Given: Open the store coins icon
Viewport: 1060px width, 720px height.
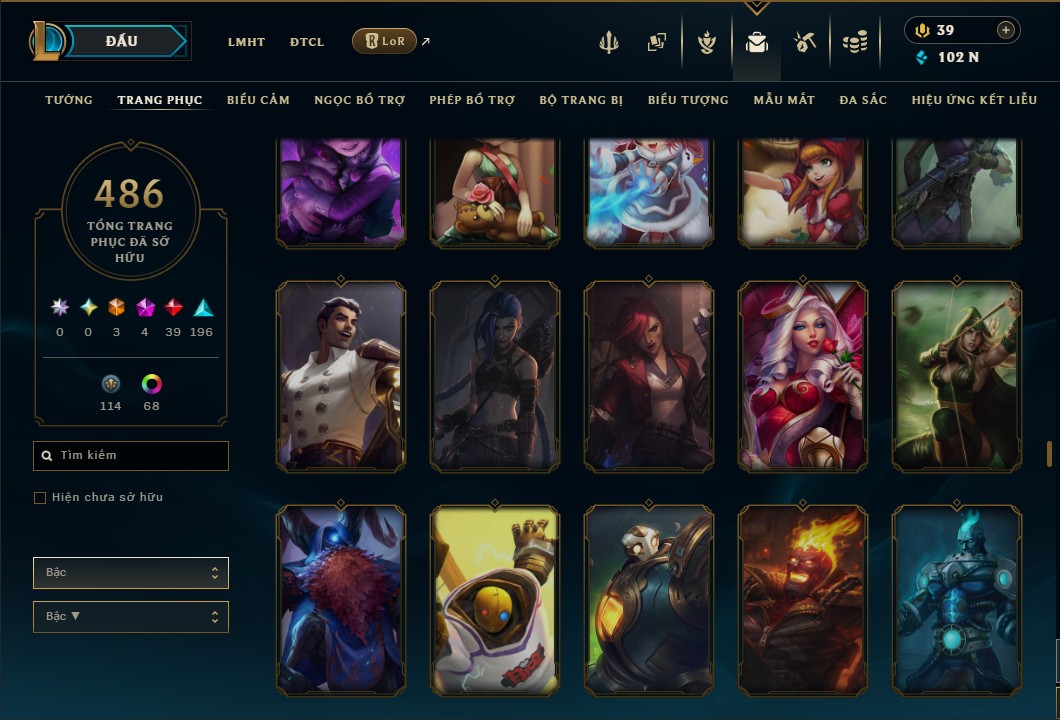Looking at the screenshot, I should [x=854, y=42].
